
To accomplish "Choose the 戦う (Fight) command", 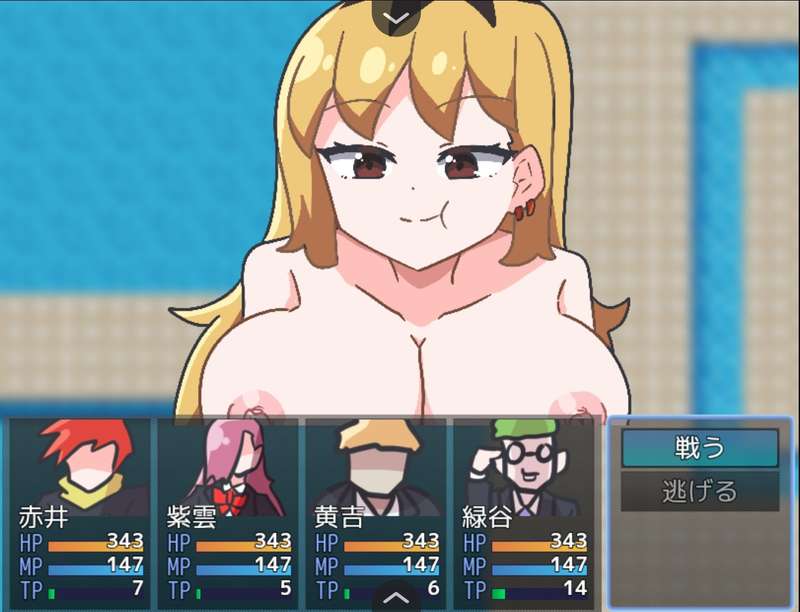I will [699, 448].
